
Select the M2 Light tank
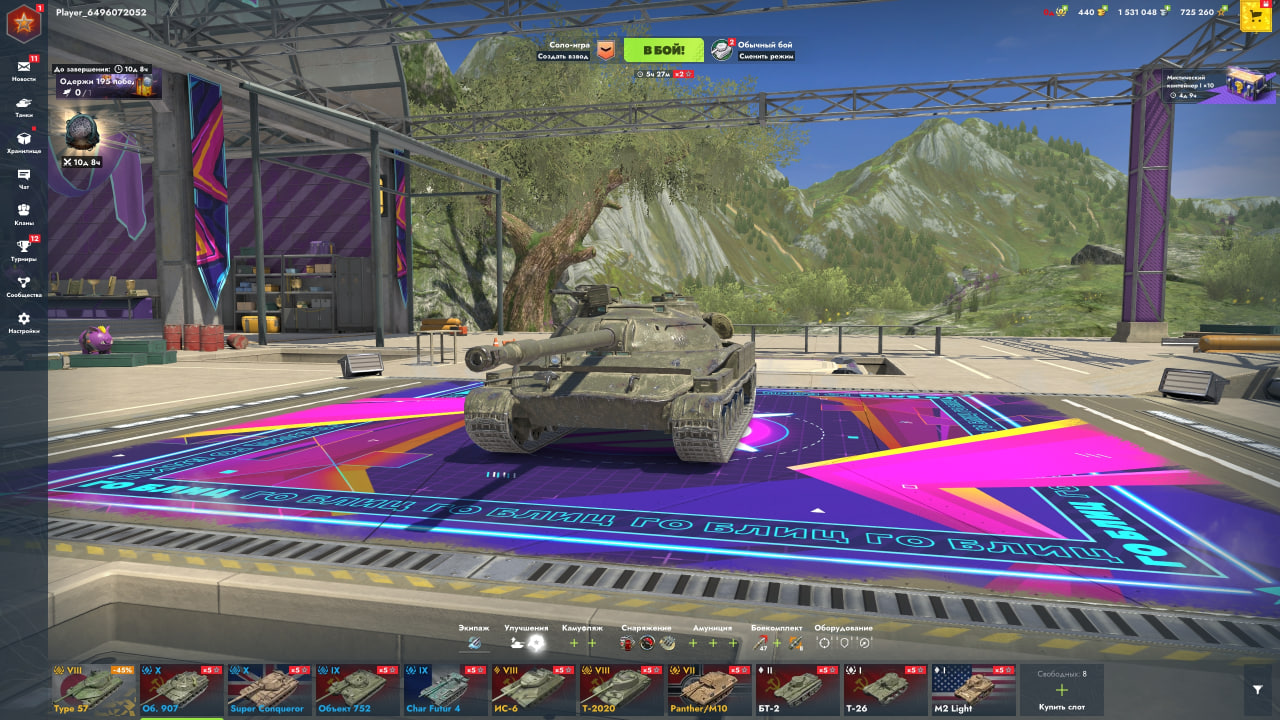tap(974, 690)
